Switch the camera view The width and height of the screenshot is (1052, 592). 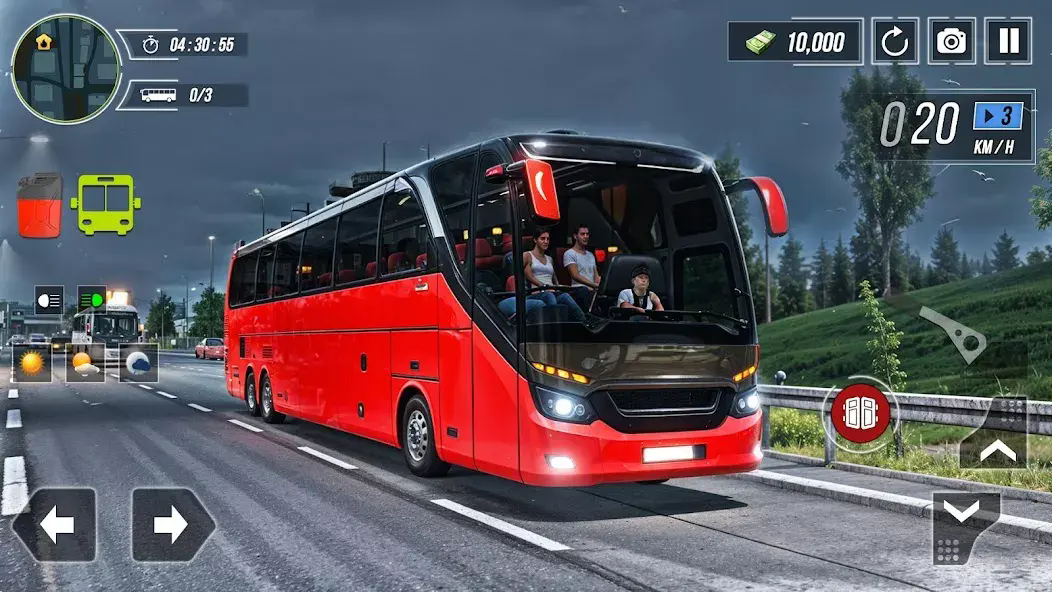[x=951, y=41]
